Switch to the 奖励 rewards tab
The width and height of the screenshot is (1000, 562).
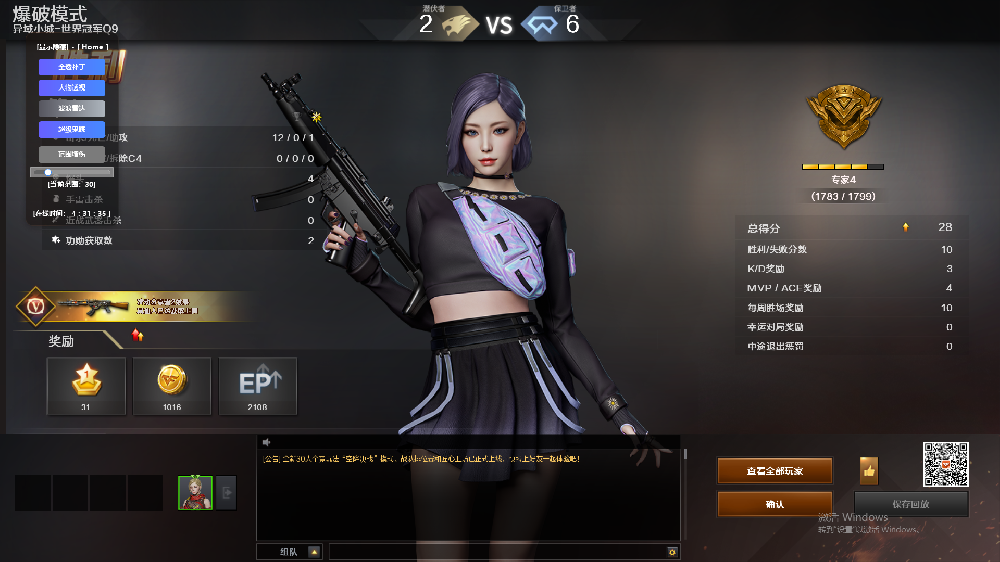point(62,341)
